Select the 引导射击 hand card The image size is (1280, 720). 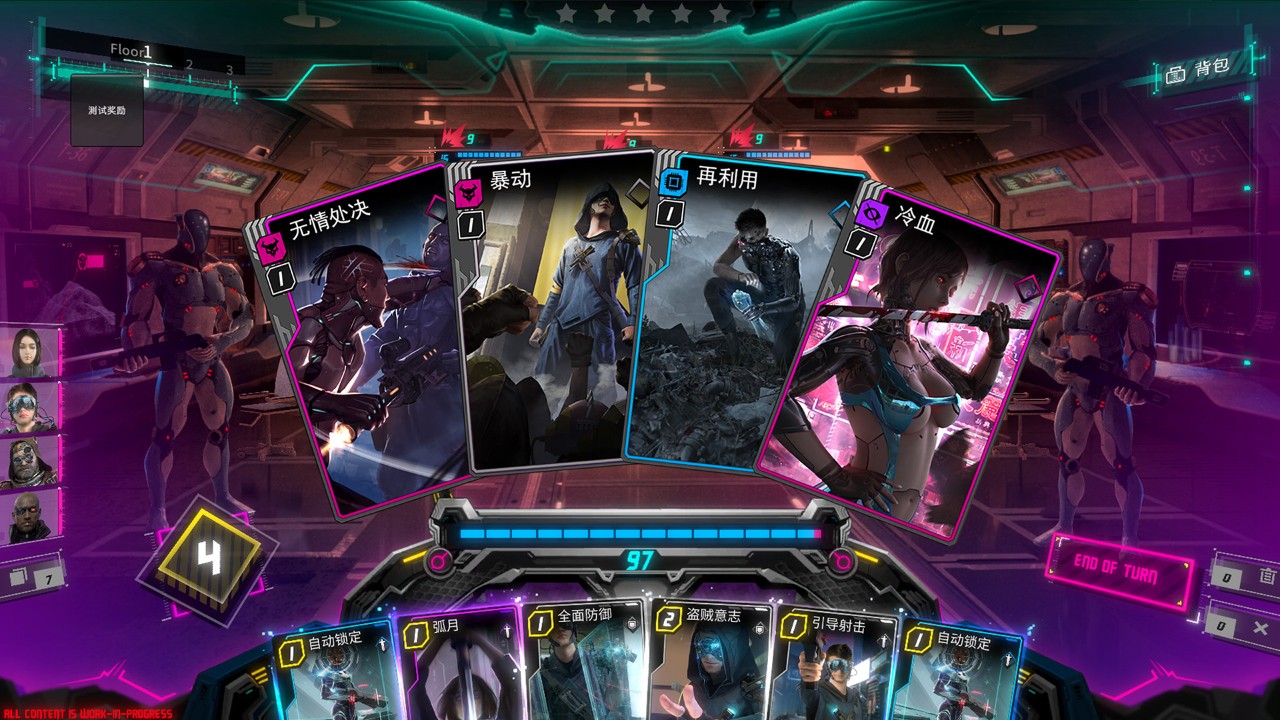(836, 664)
